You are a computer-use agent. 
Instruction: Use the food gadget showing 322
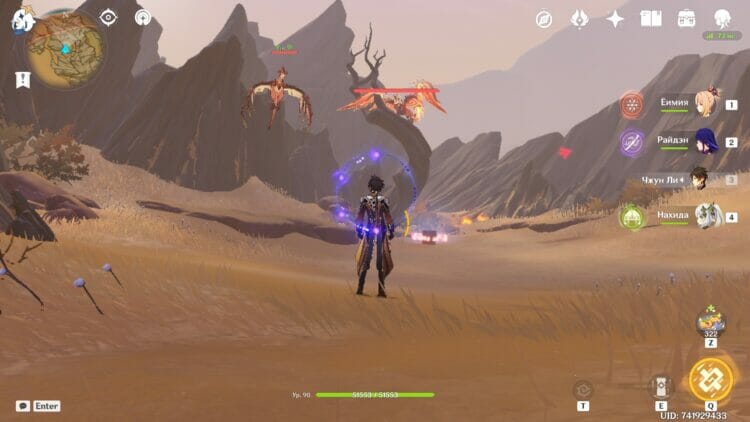pos(710,322)
